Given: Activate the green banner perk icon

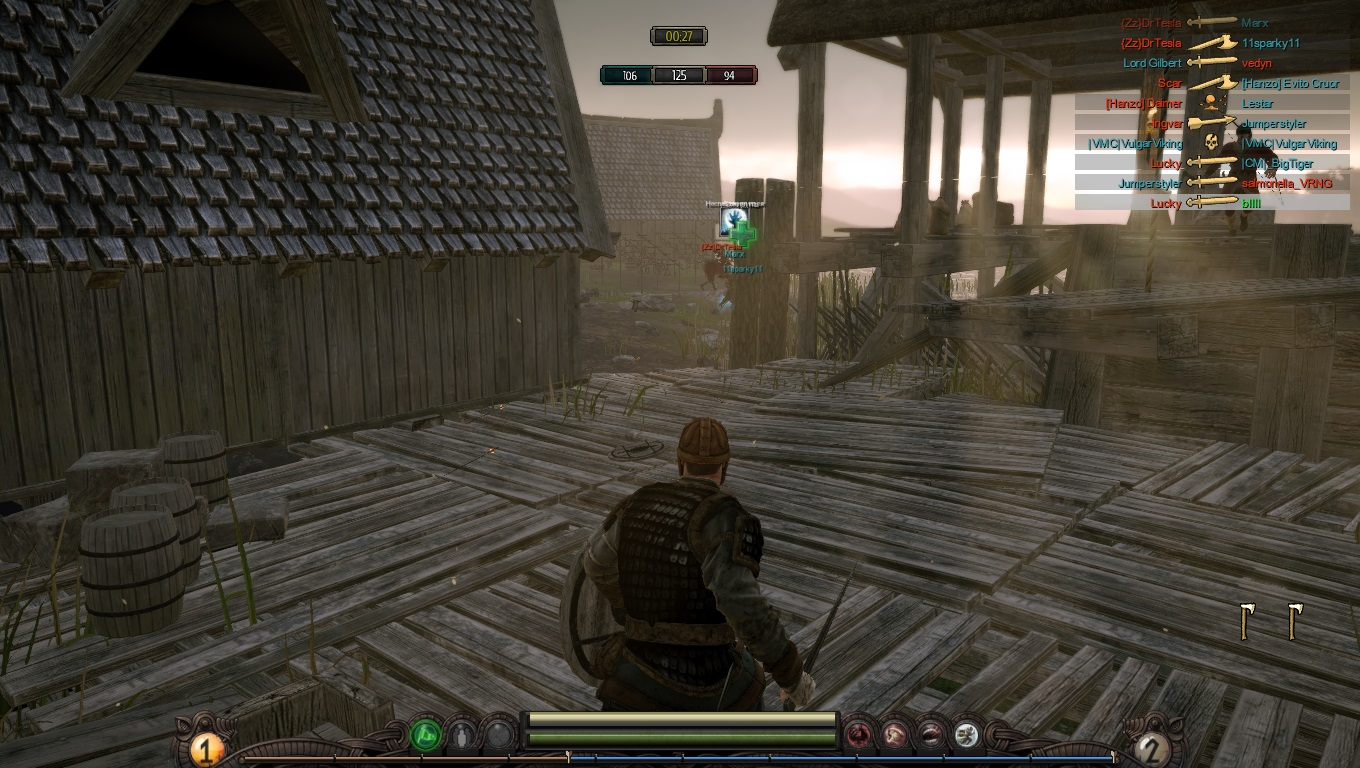Looking at the screenshot, I should [x=426, y=736].
